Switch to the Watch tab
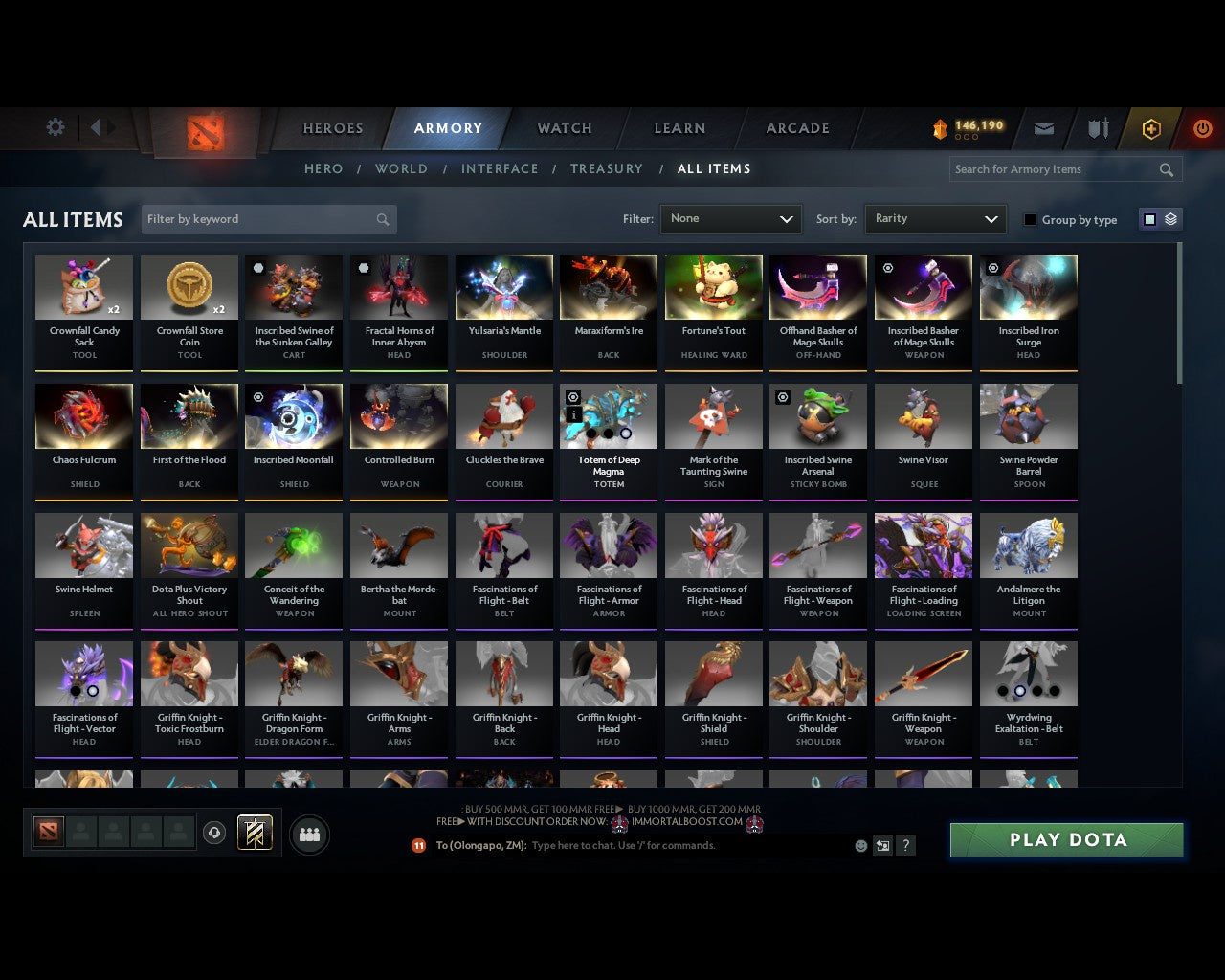The height and width of the screenshot is (980, 1225). coord(563,128)
